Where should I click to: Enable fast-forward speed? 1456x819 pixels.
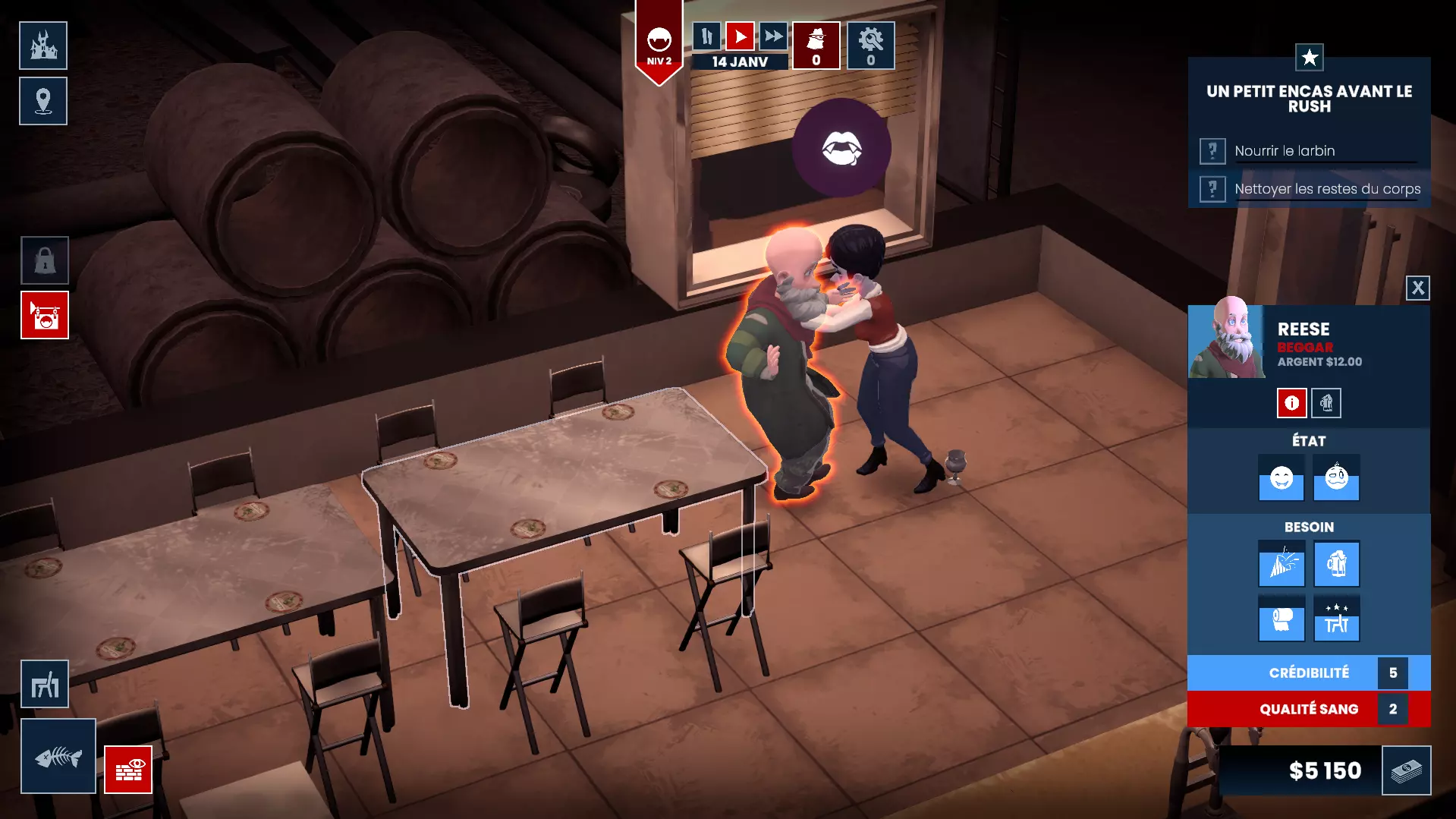coord(773,36)
